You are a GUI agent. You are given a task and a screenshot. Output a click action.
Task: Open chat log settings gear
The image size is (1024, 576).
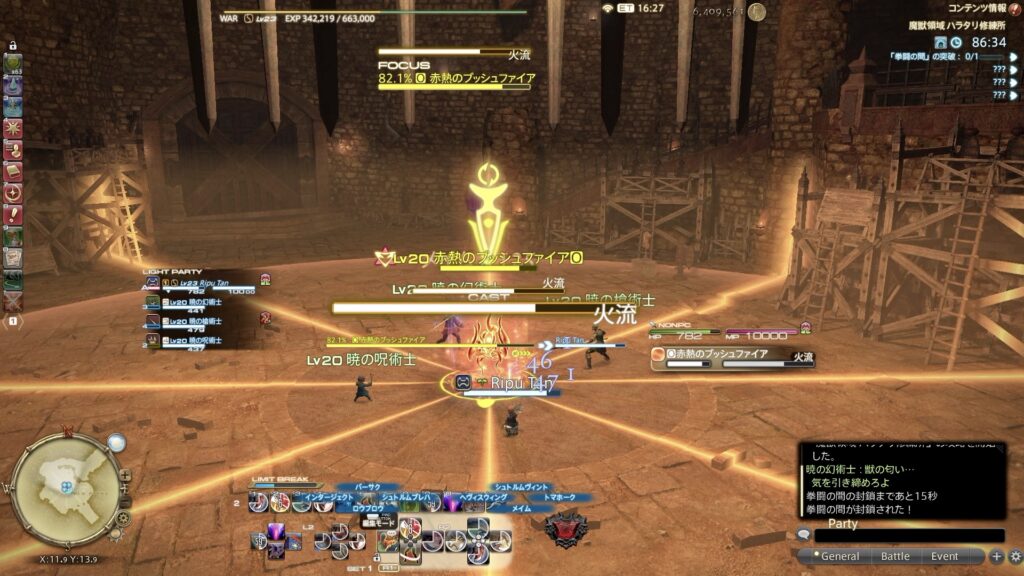click(x=1015, y=556)
